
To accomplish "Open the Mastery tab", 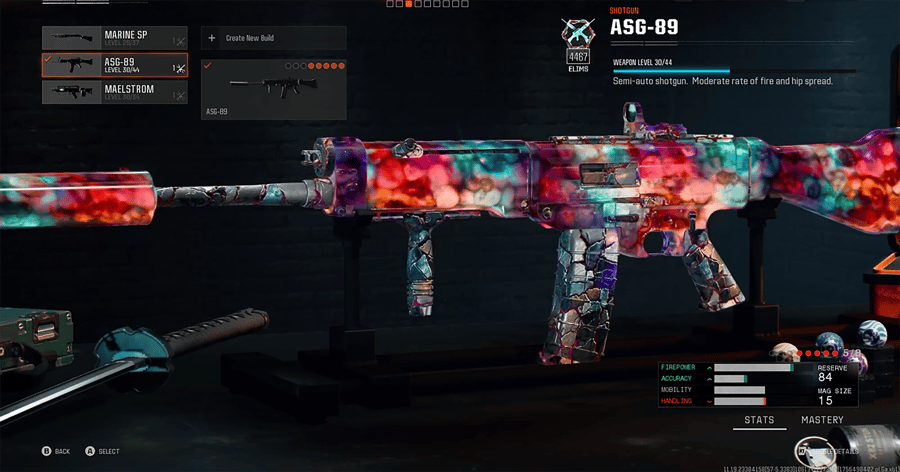I will (822, 420).
